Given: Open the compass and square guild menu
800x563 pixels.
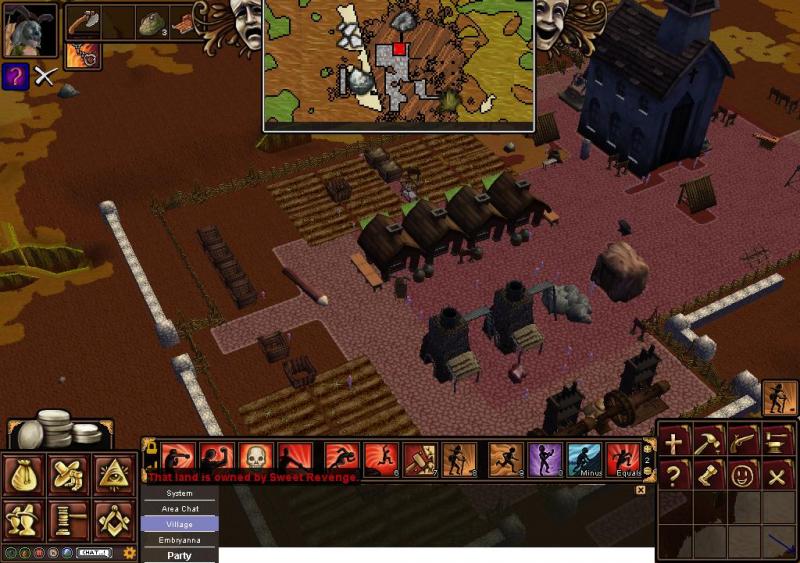Looking at the screenshot, I should pyautogui.click(x=114, y=520).
